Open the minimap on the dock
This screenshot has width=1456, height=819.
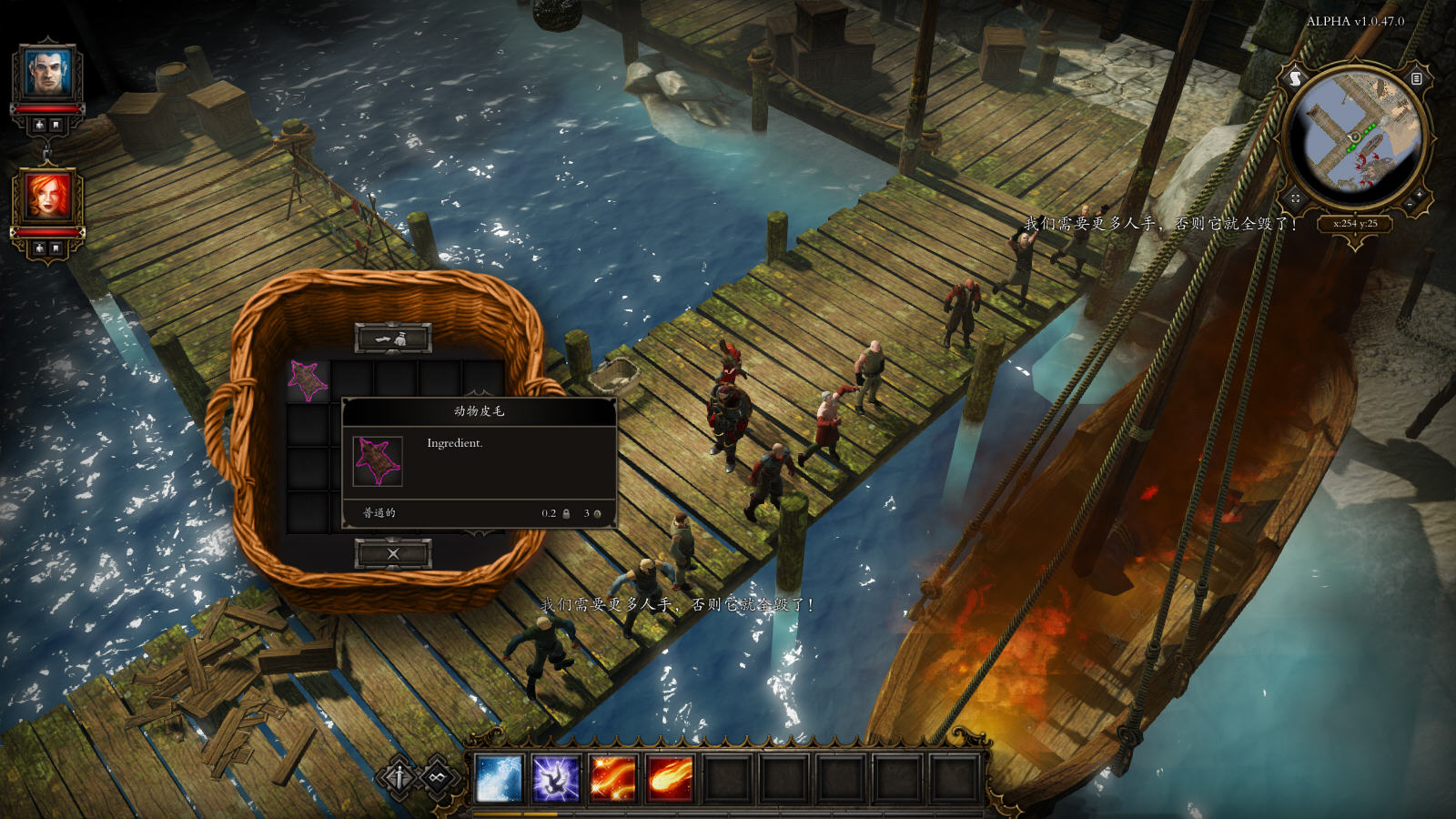tap(1355, 136)
